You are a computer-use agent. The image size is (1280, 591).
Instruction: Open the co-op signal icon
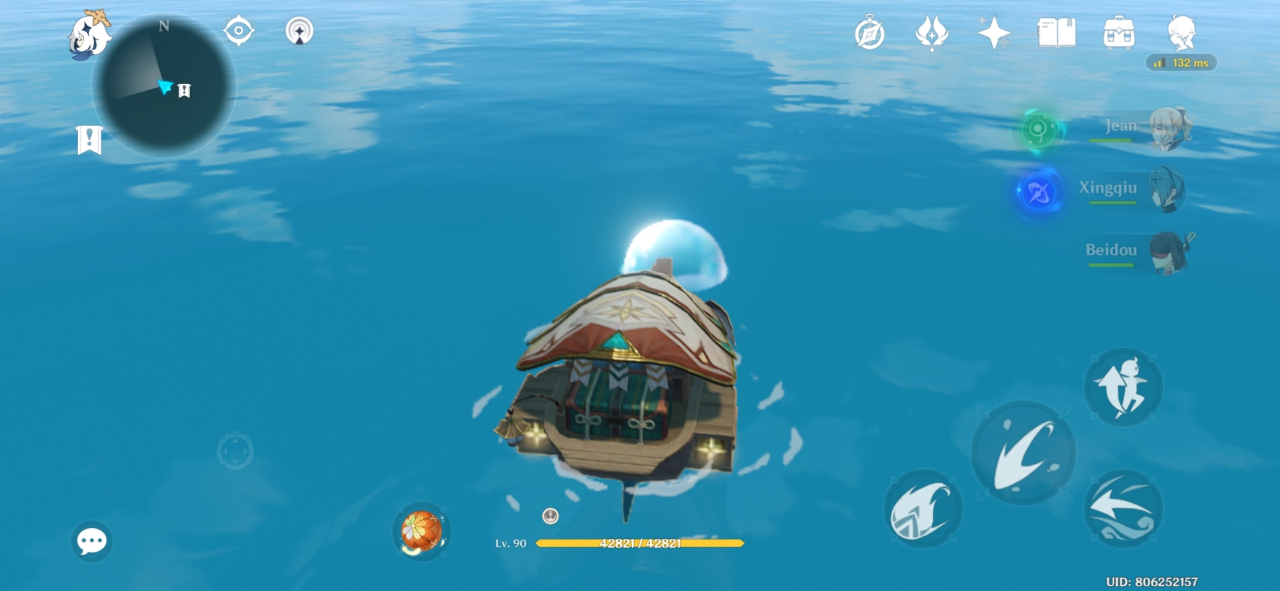pos(299,31)
